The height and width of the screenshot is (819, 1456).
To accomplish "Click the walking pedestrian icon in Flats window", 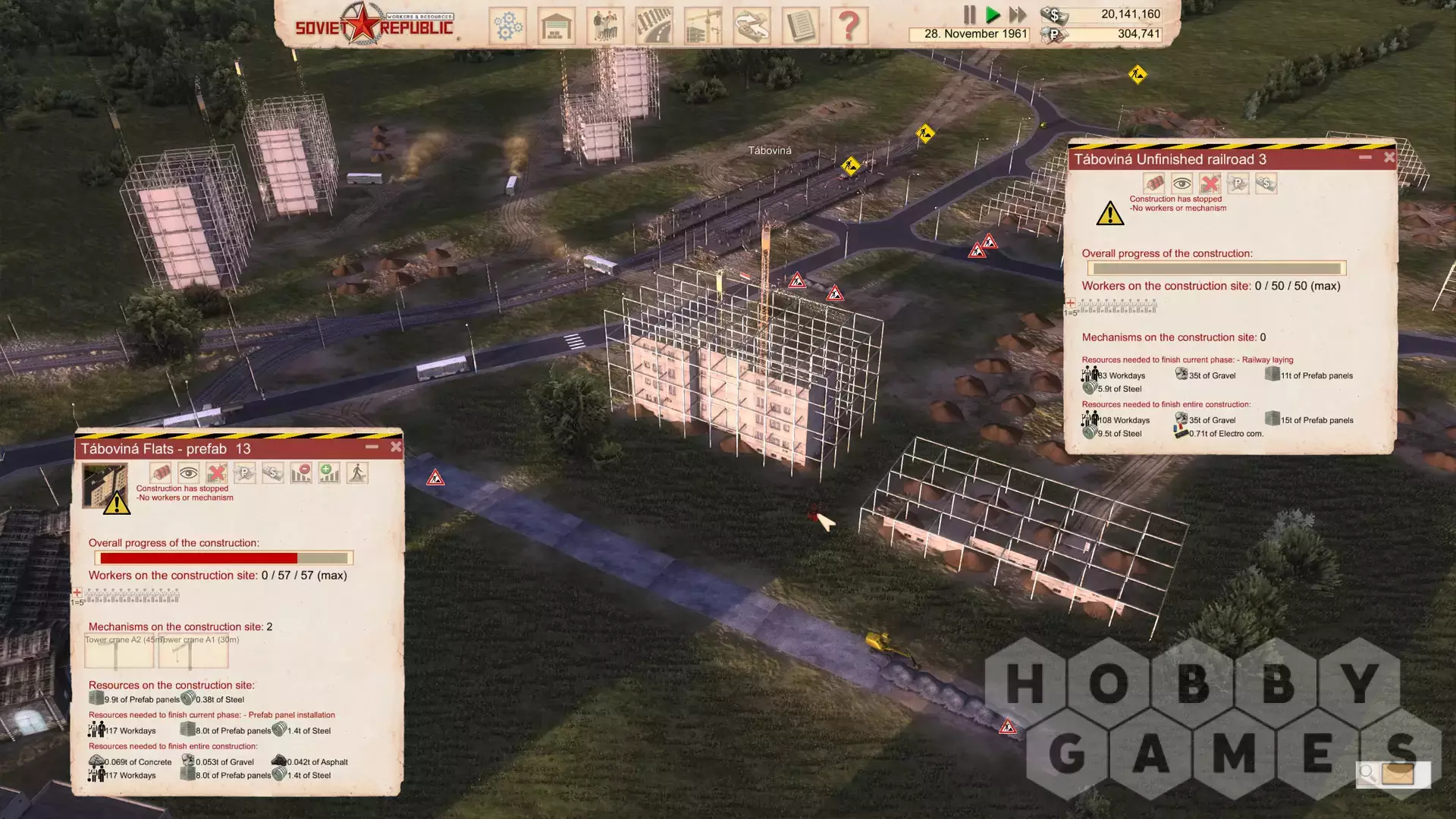I will (x=357, y=473).
